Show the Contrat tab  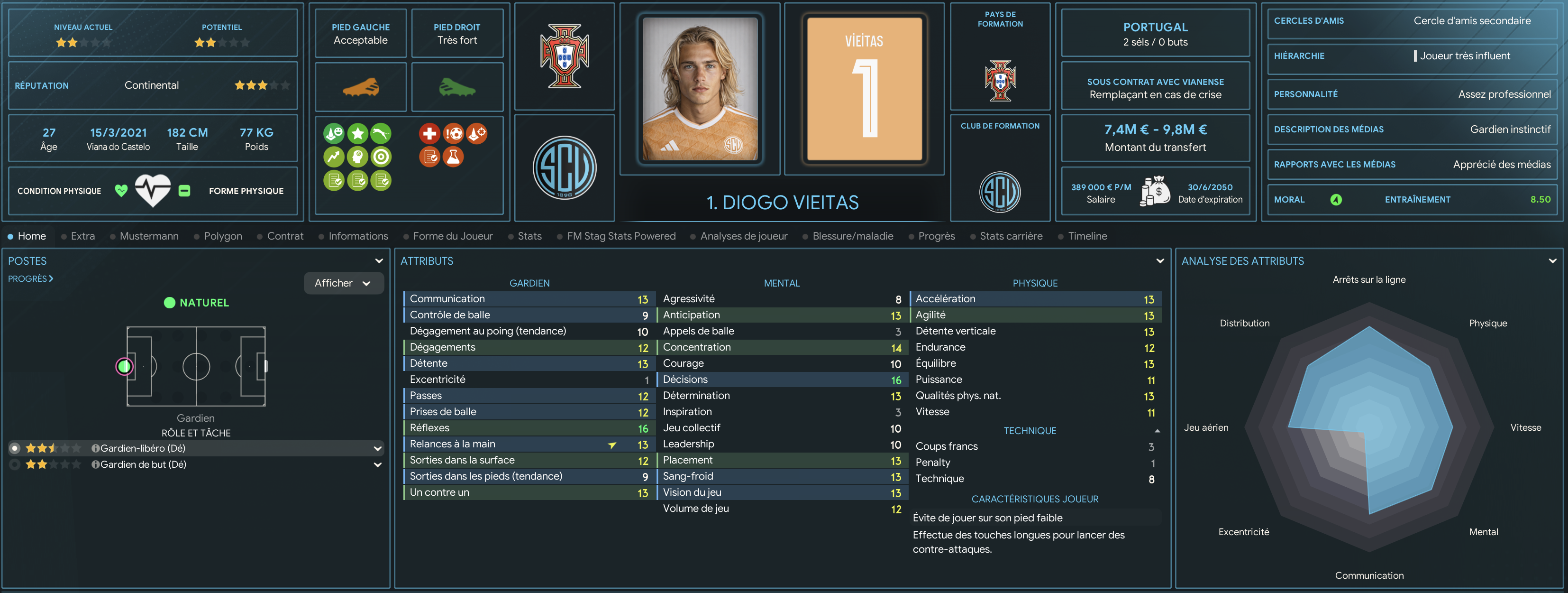point(284,236)
